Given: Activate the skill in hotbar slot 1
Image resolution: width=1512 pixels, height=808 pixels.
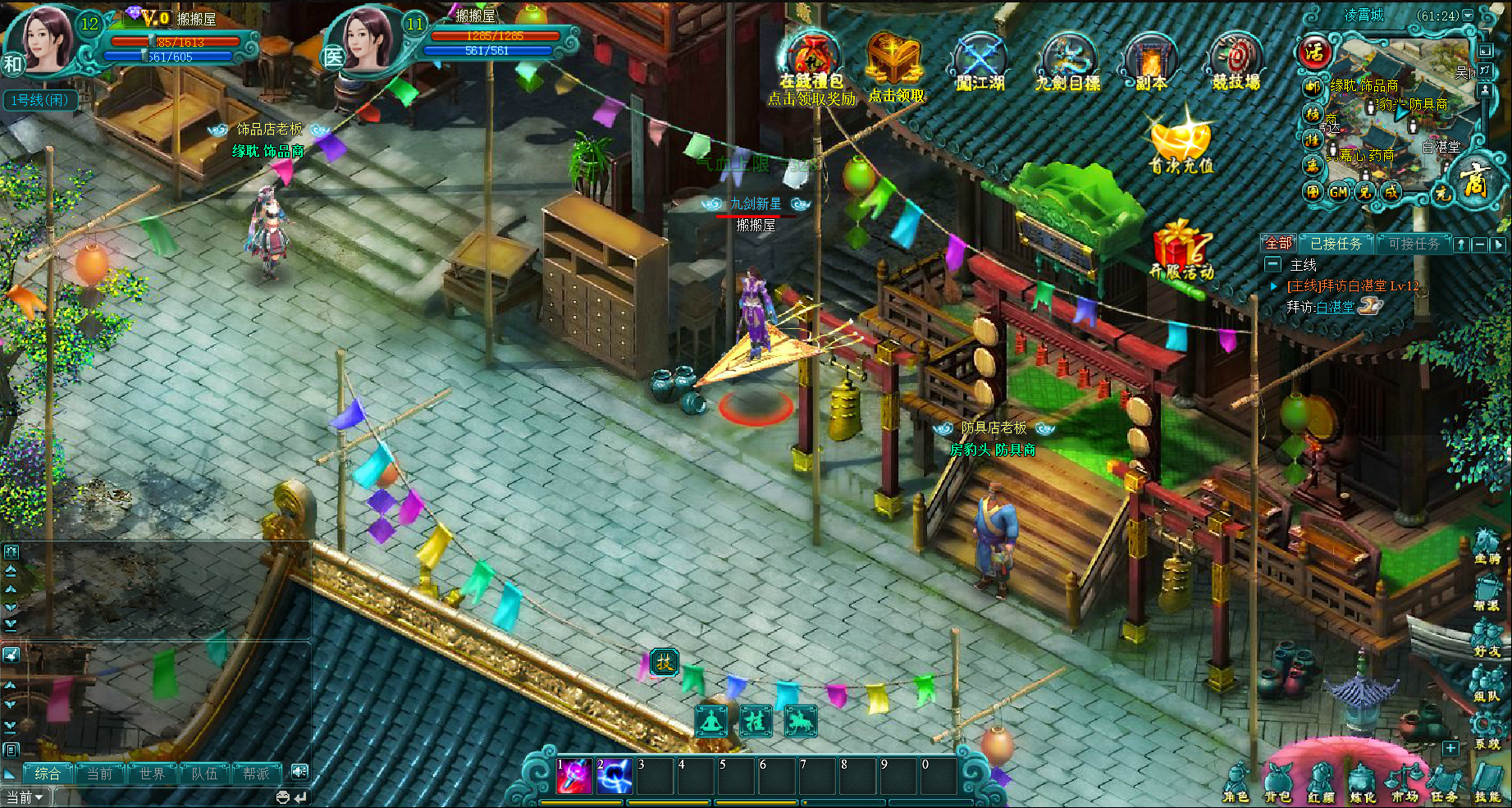Looking at the screenshot, I should point(574,776).
